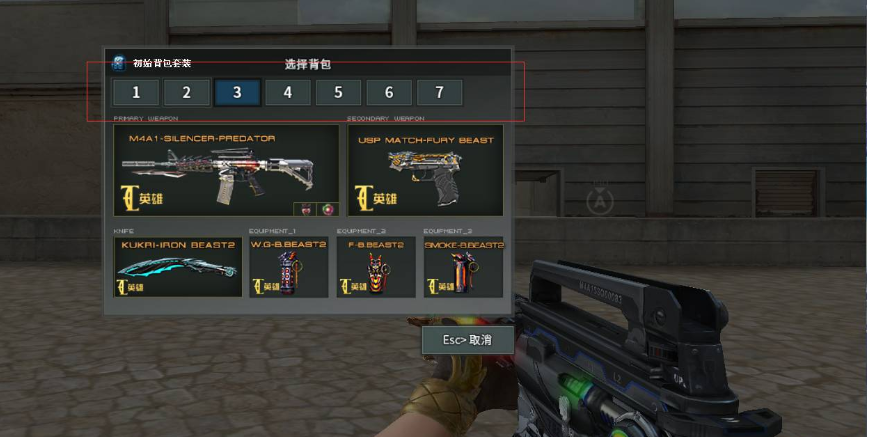Select the USP Match-Fury Beast pistol
869x437 pixels.
[x=426, y=171]
